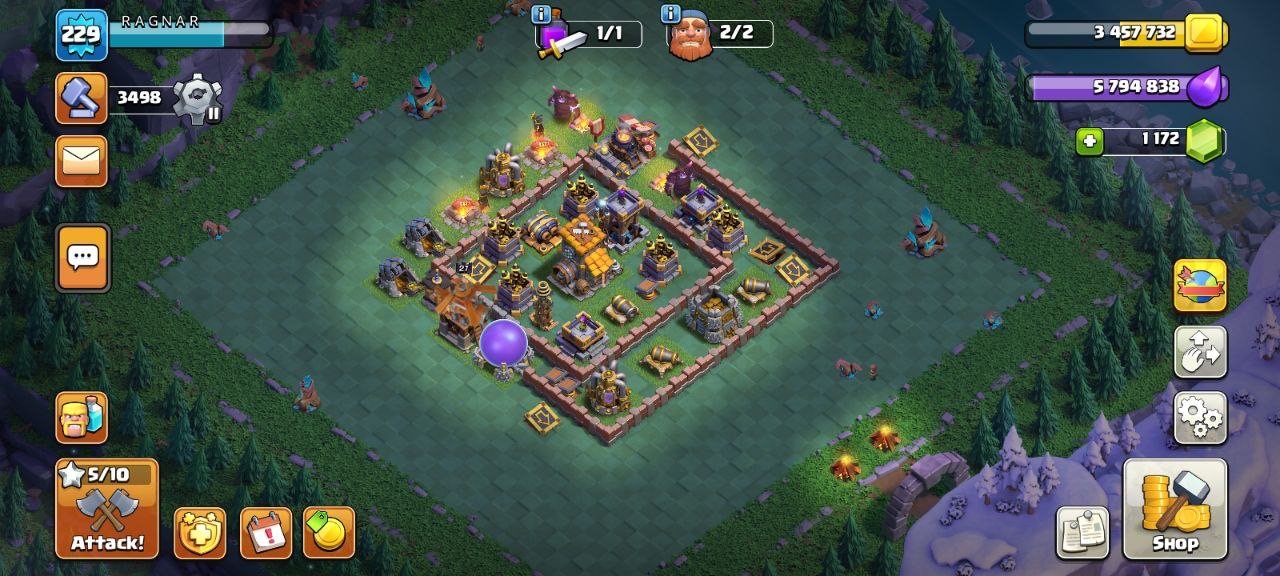Show info for the 2/2 builders

click(x=670, y=14)
